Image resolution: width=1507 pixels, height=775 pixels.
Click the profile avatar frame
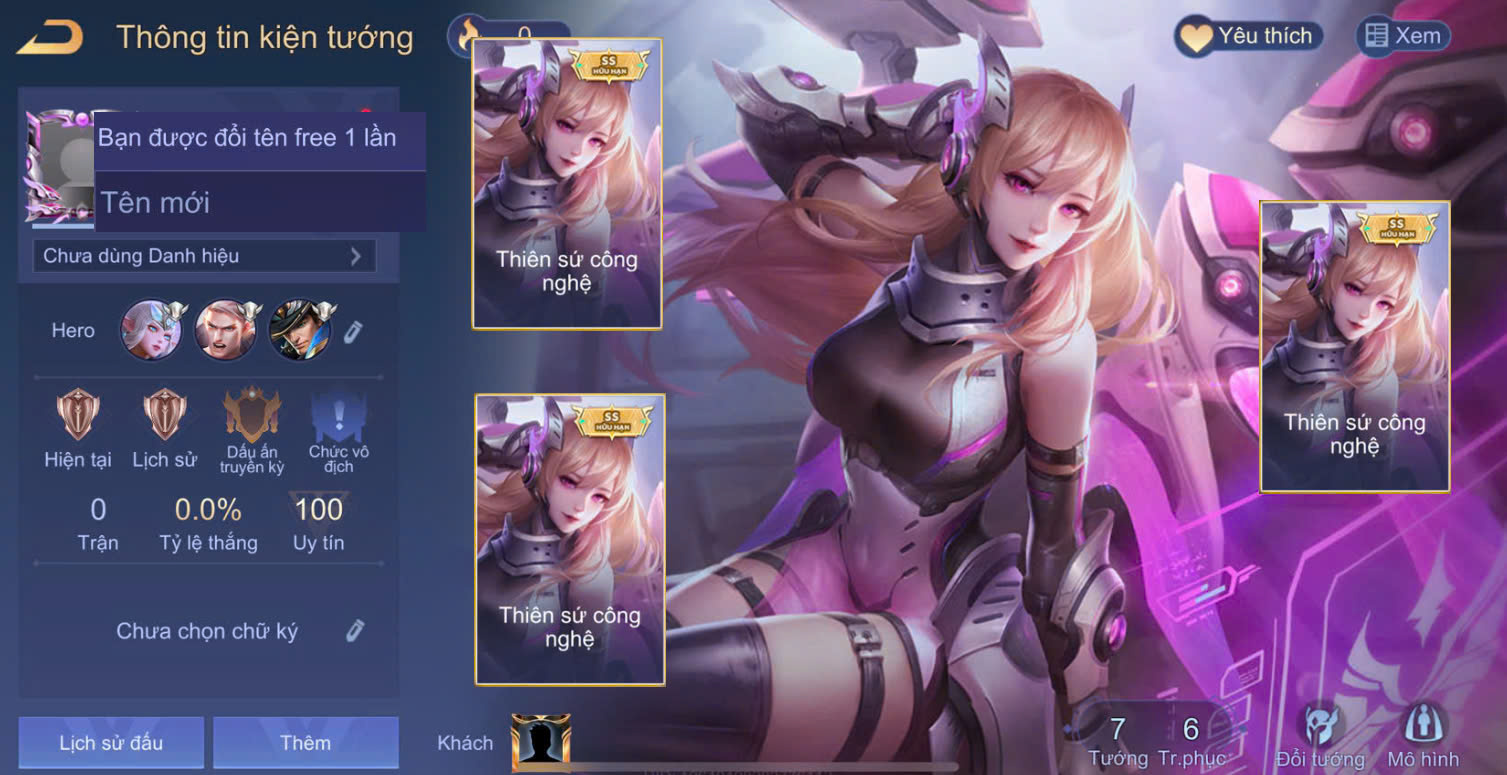click(58, 165)
